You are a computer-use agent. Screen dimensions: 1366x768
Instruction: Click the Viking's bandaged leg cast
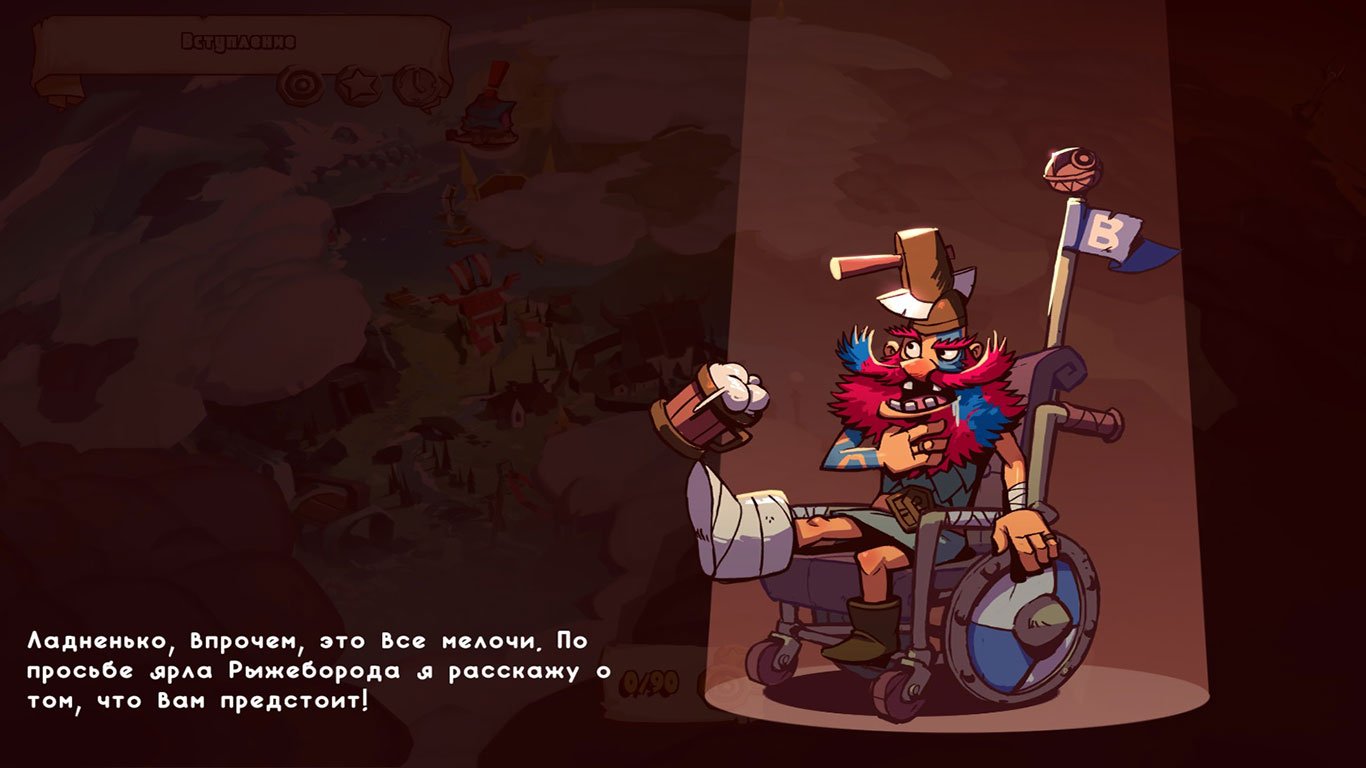(x=745, y=520)
